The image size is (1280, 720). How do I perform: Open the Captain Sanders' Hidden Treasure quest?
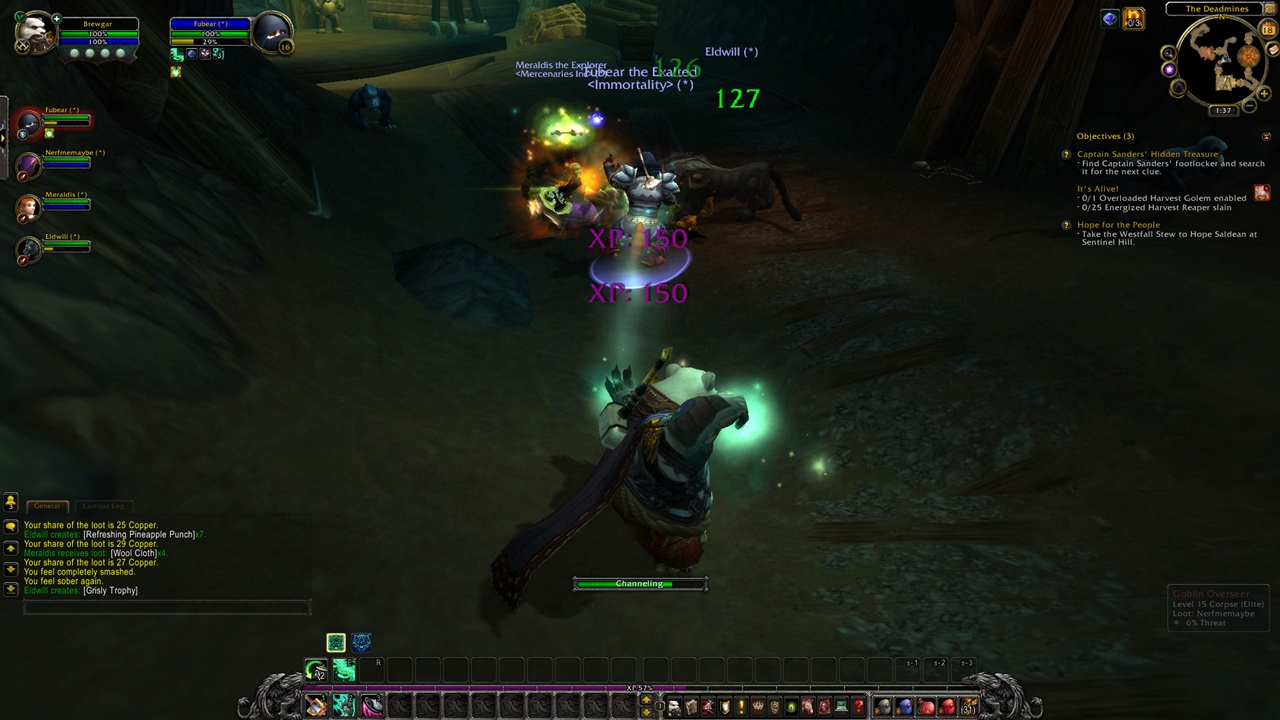(x=1147, y=154)
